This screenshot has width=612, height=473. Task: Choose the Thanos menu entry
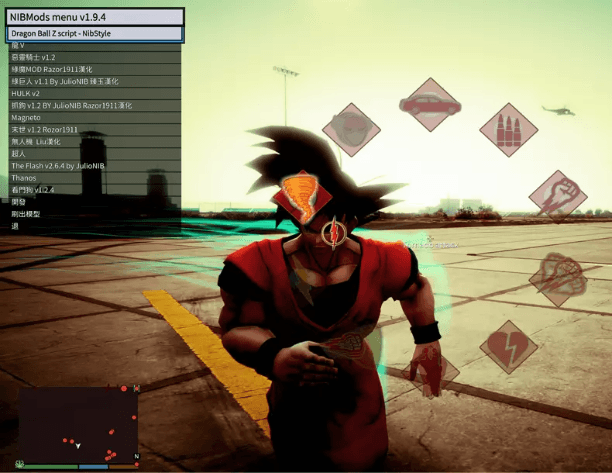[93, 177]
